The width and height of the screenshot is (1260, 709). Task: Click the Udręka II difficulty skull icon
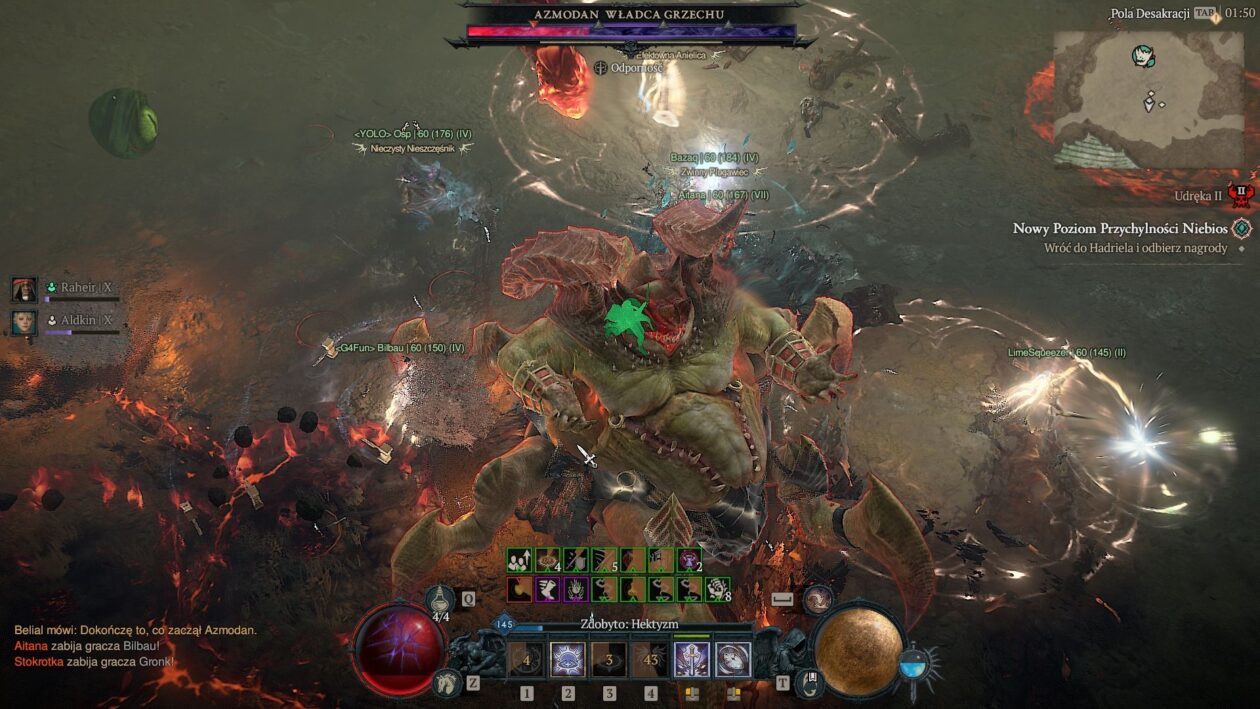[x=1240, y=195]
